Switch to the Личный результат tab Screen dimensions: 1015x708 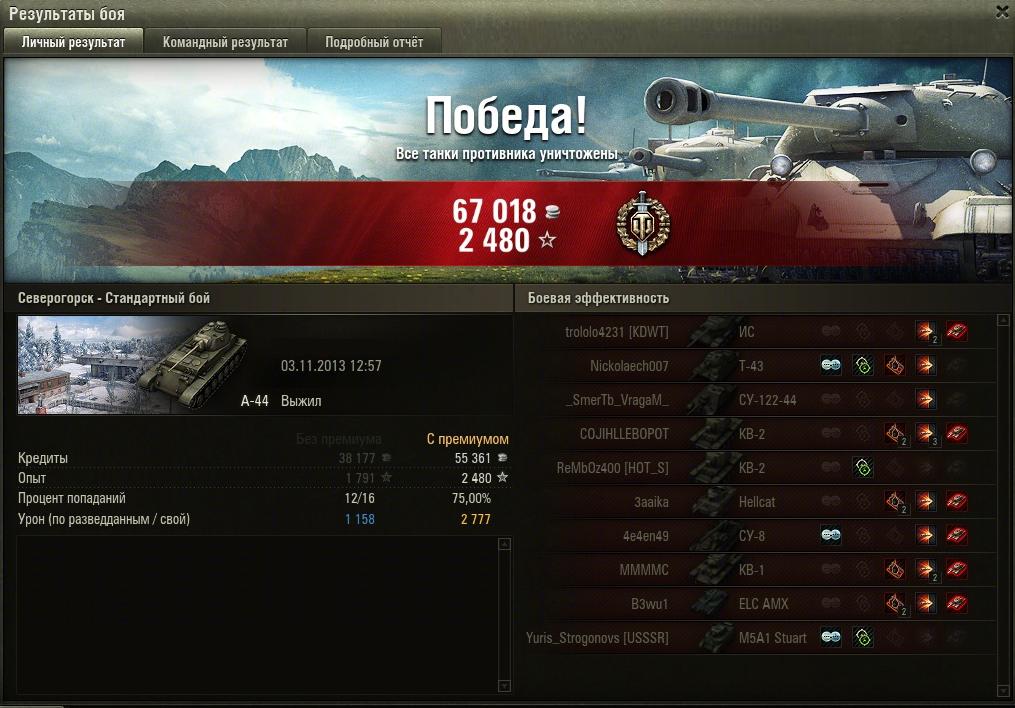click(73, 42)
